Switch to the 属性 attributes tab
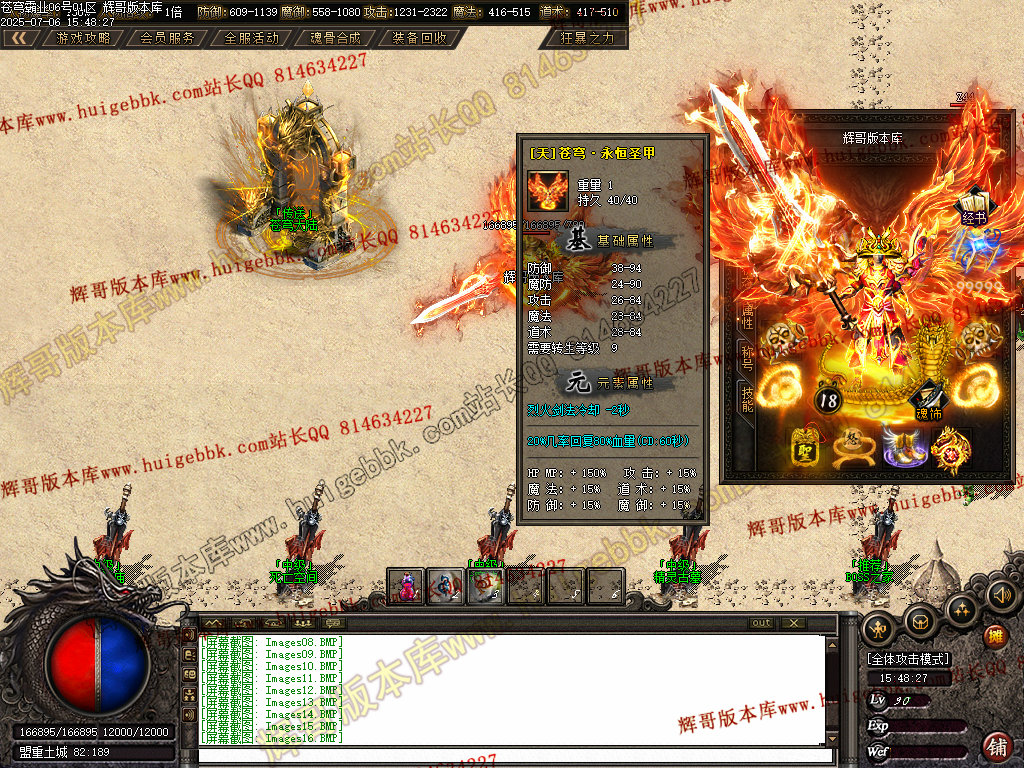This screenshot has width=1024, height=768. pyautogui.click(x=747, y=316)
